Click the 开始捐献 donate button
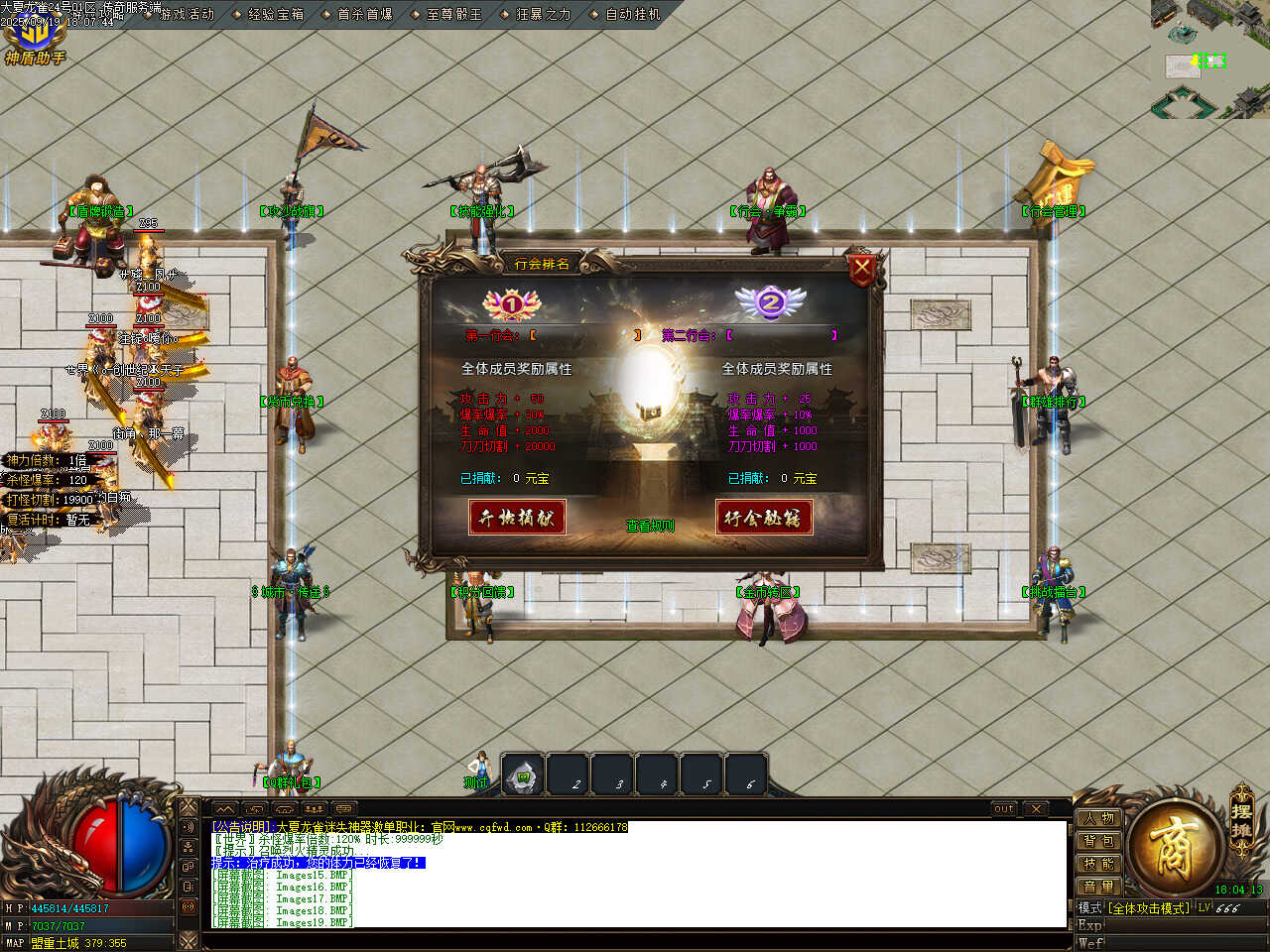The width and height of the screenshot is (1270, 952). (517, 517)
